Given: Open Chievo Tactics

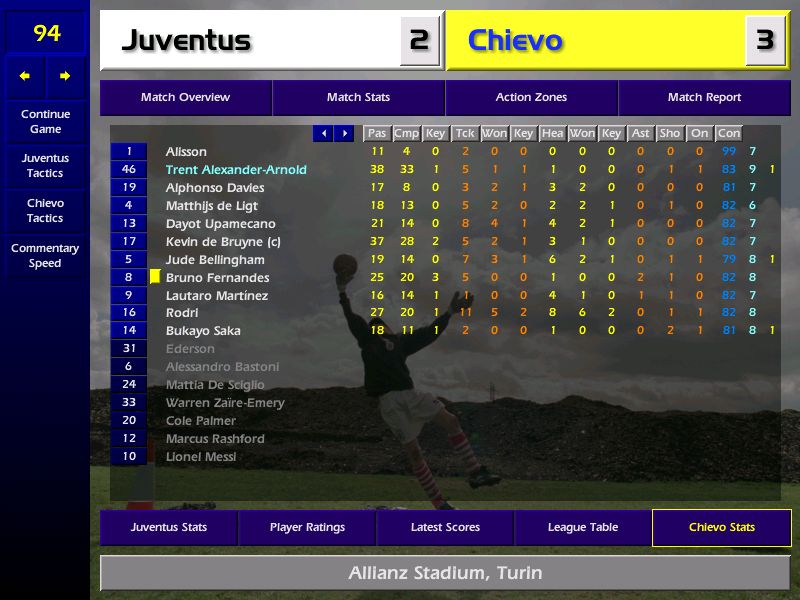Looking at the screenshot, I should click(45, 210).
